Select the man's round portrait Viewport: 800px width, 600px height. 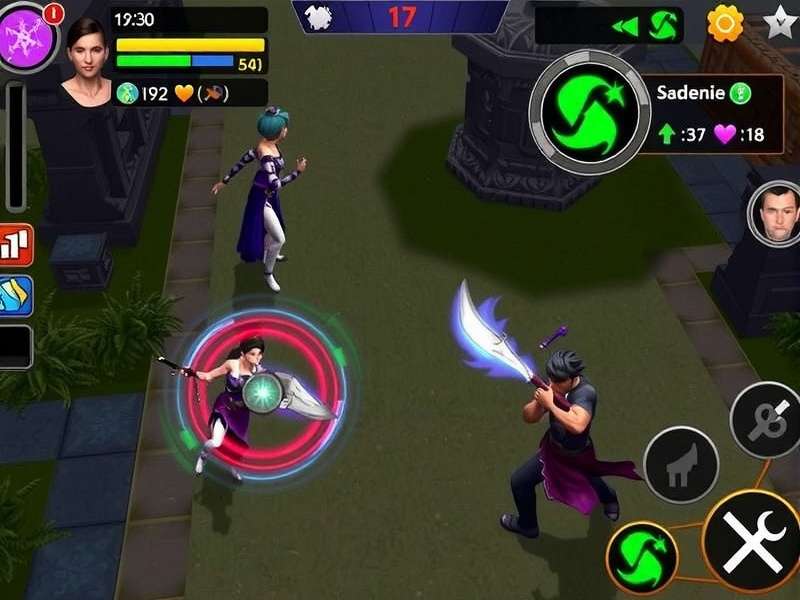click(x=775, y=213)
